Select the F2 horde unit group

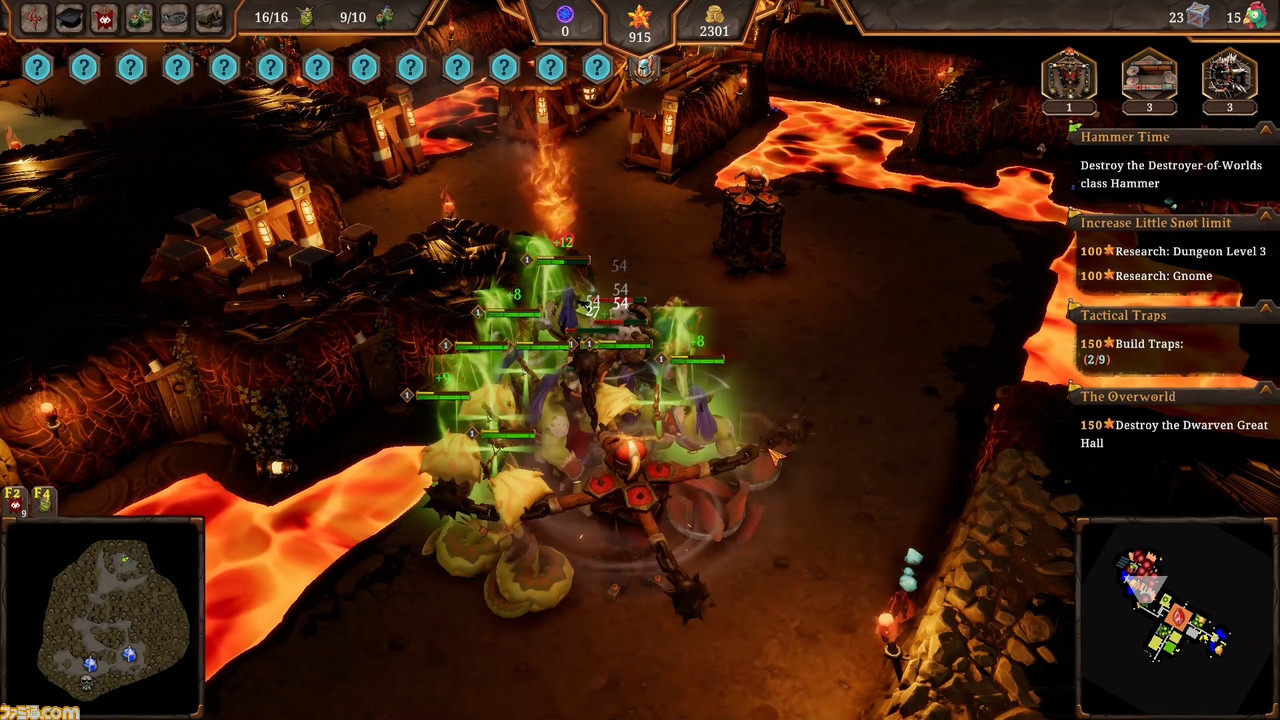click(14, 501)
